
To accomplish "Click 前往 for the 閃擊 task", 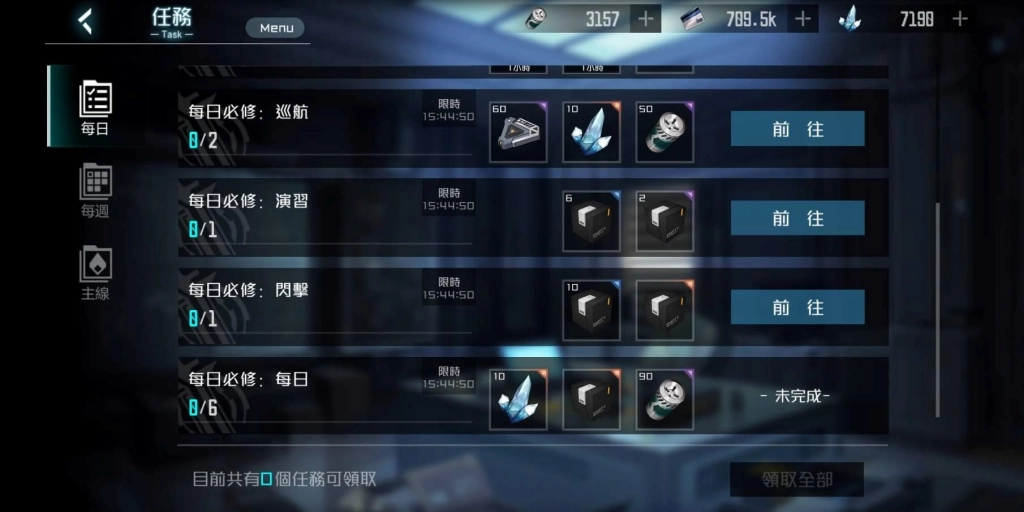I will coord(797,307).
